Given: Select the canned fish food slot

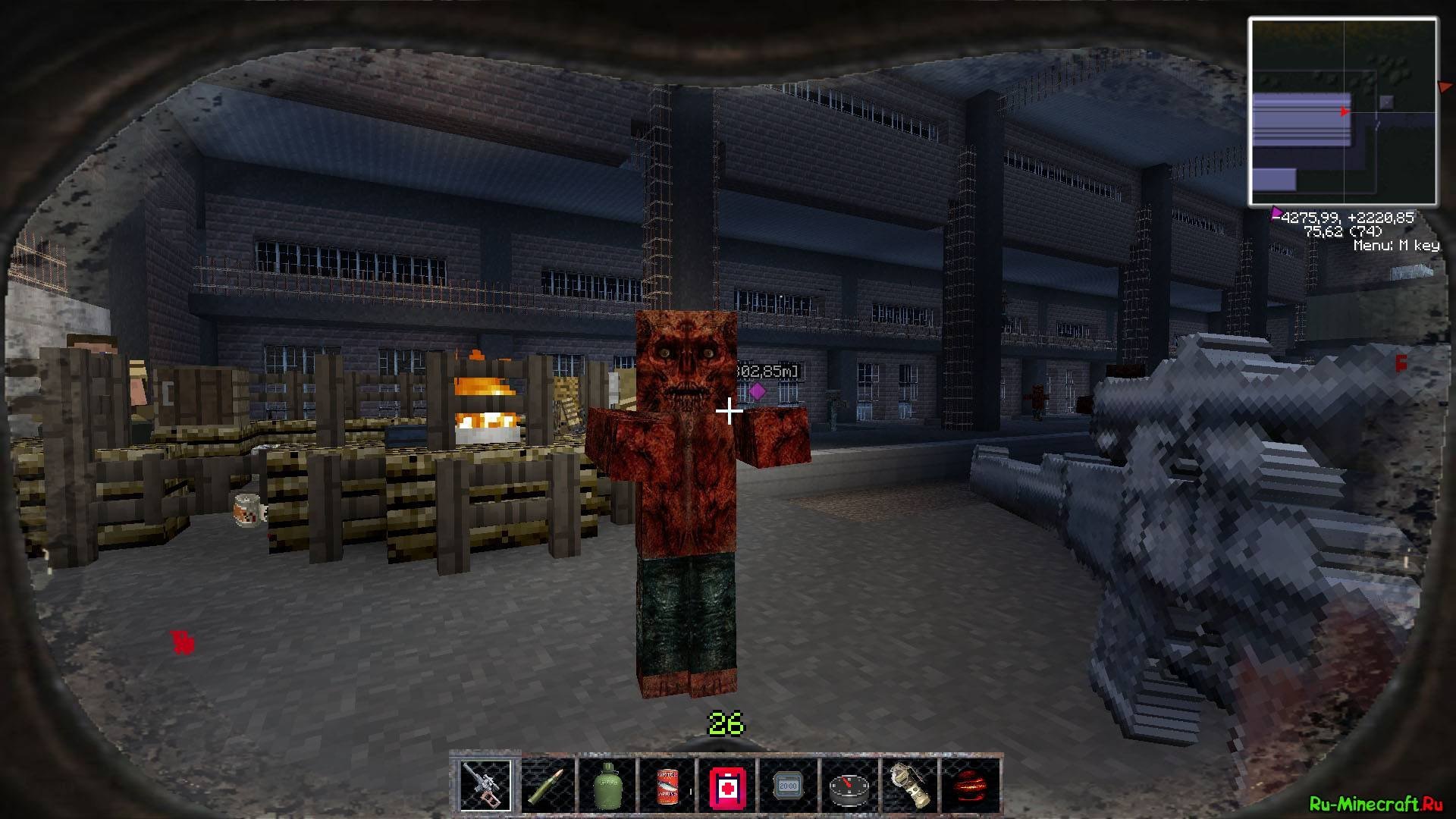Looking at the screenshot, I should (x=667, y=786).
